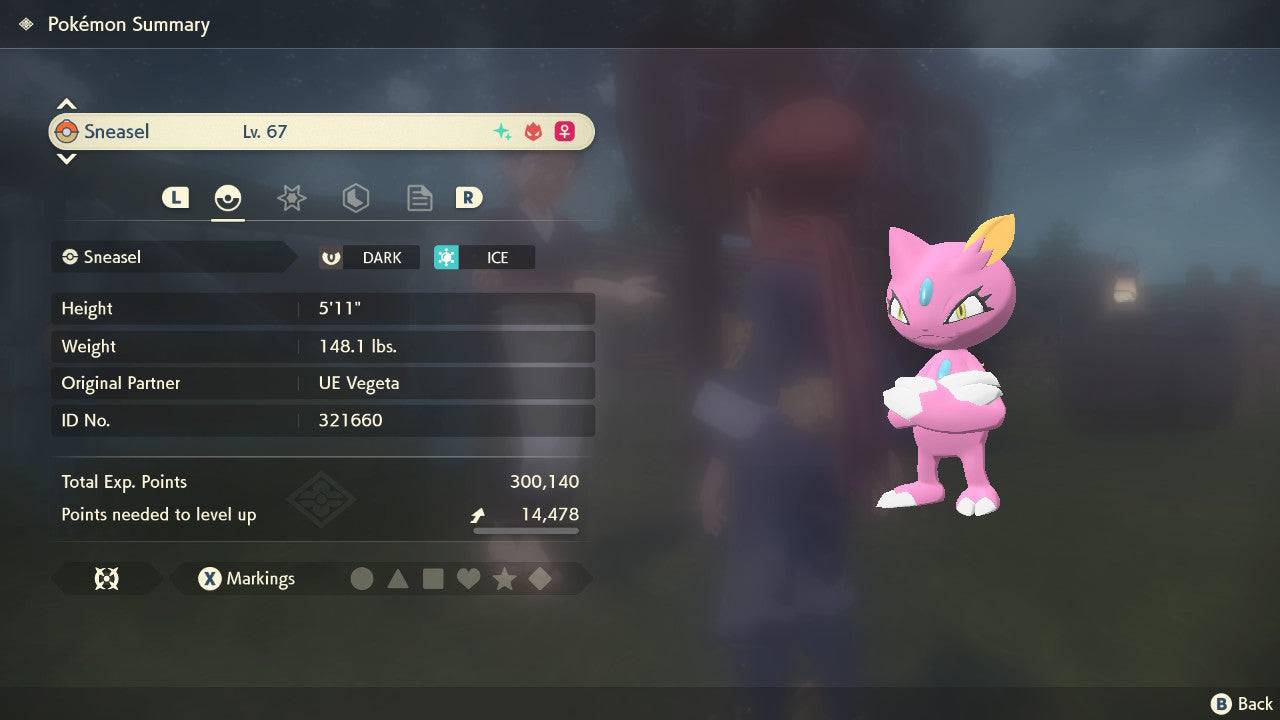Toggle the circle marking
Viewport: 1280px width, 720px height.
pos(362,579)
